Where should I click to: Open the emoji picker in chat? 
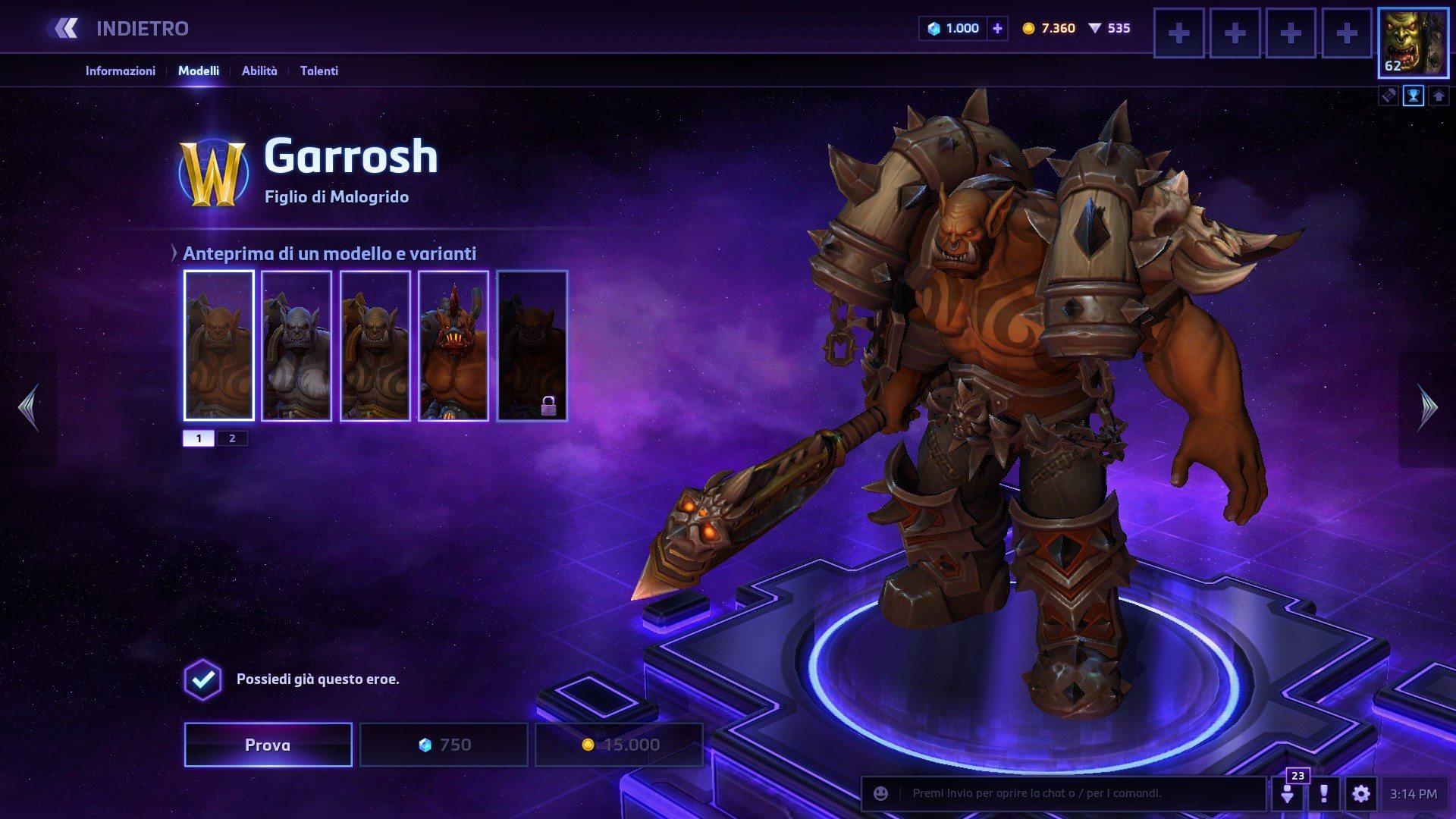(880, 793)
